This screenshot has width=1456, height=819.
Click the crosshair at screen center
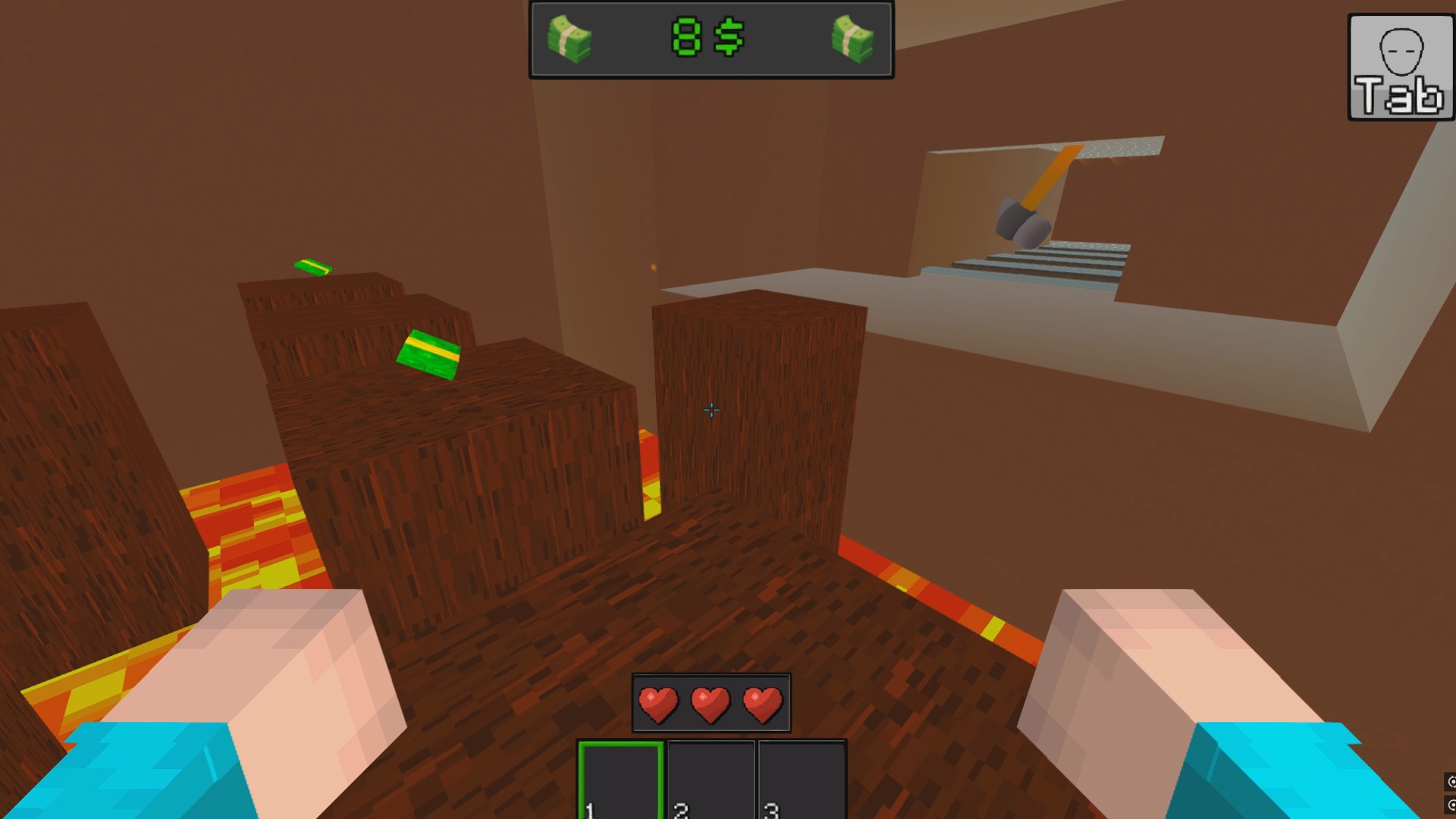pos(711,409)
